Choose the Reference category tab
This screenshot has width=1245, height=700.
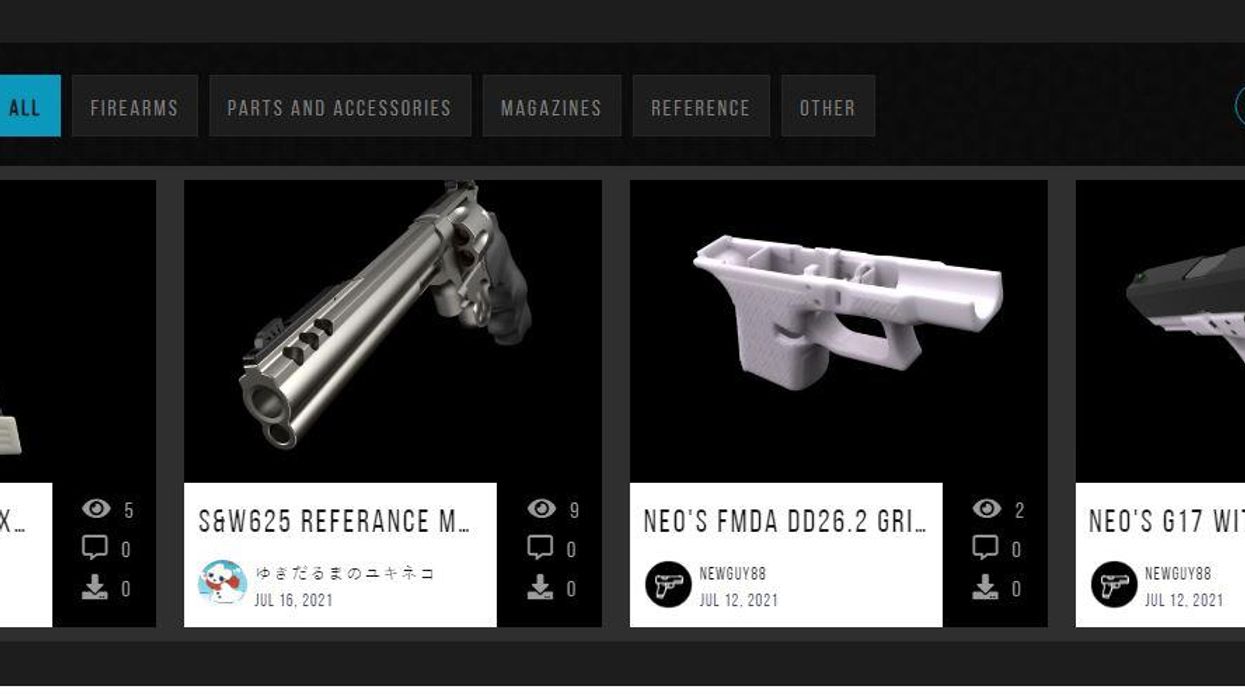point(700,106)
